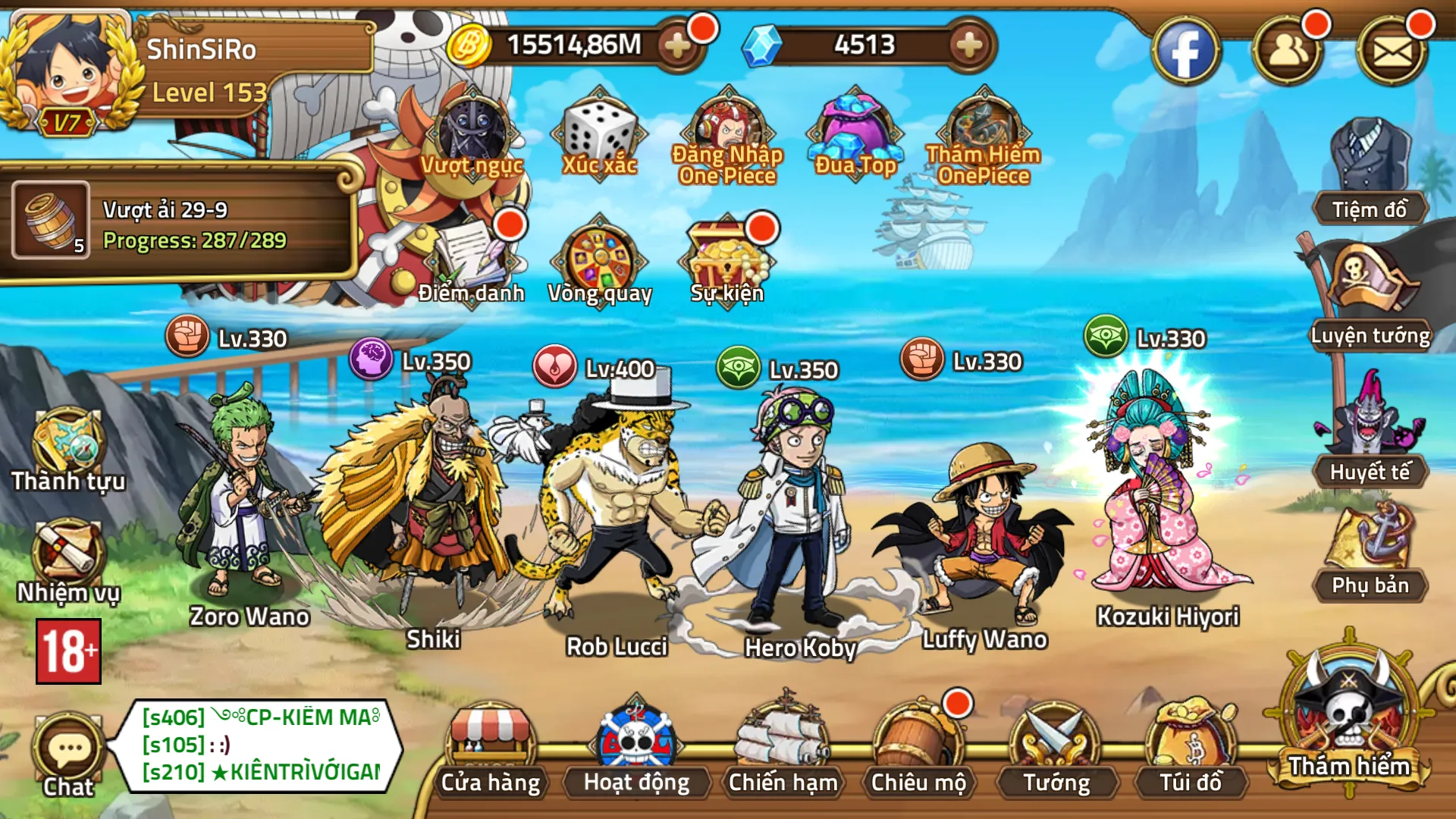
Task: Open ShinSiRo player profile avatar
Action: (x=68, y=72)
